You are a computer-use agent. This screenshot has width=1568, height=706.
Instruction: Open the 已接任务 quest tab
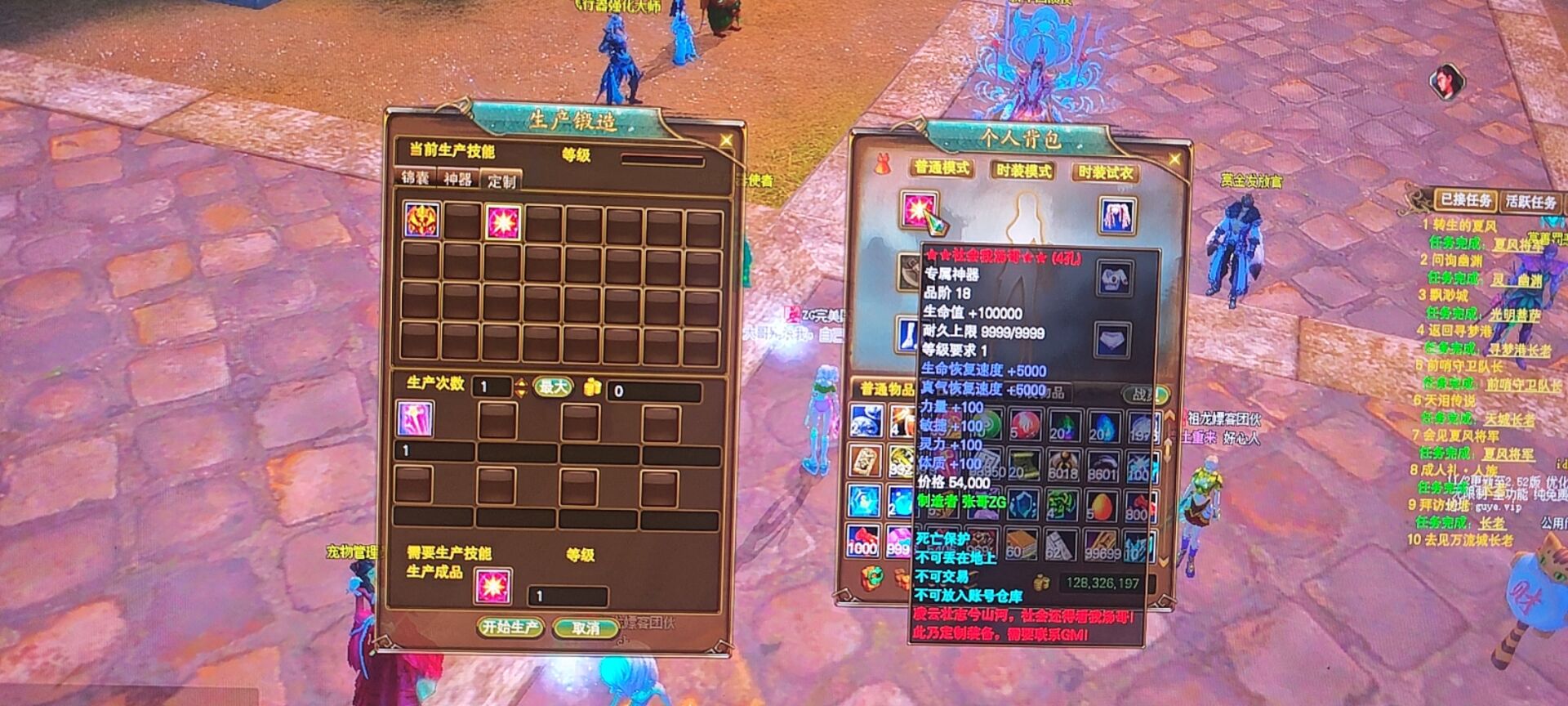pos(1466,199)
